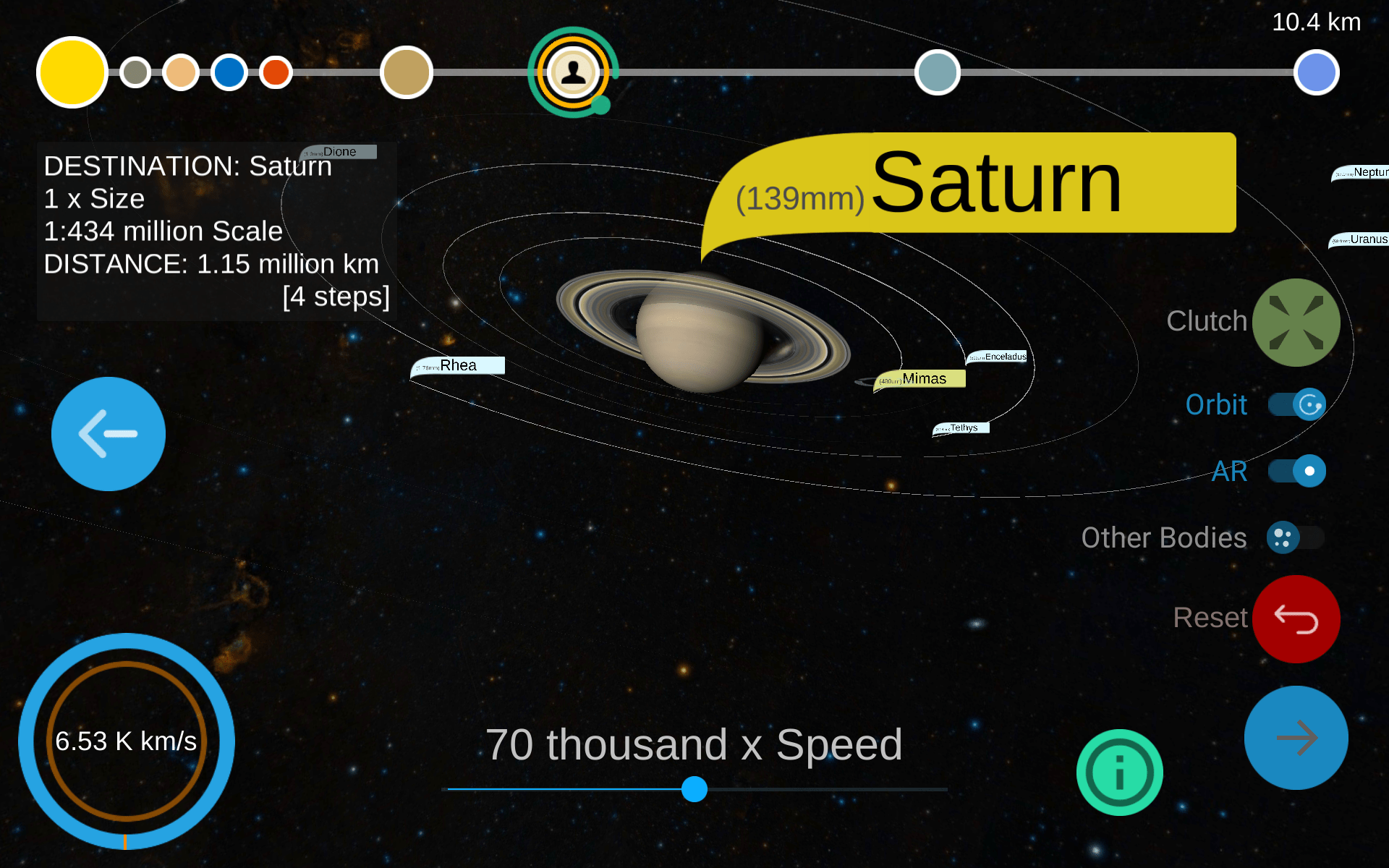
Task: Select Venus on the planet timeline
Action: coord(181,72)
